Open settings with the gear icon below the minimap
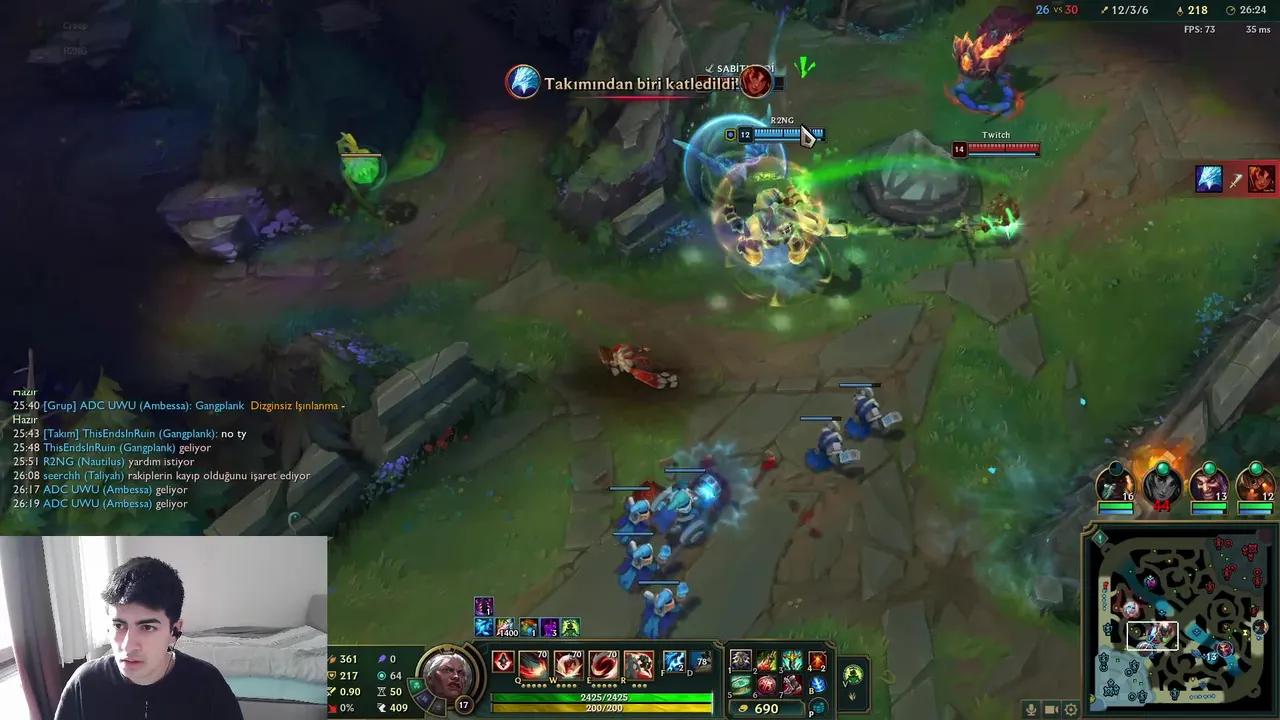Image resolution: width=1280 pixels, height=720 pixels. pos(1071,710)
